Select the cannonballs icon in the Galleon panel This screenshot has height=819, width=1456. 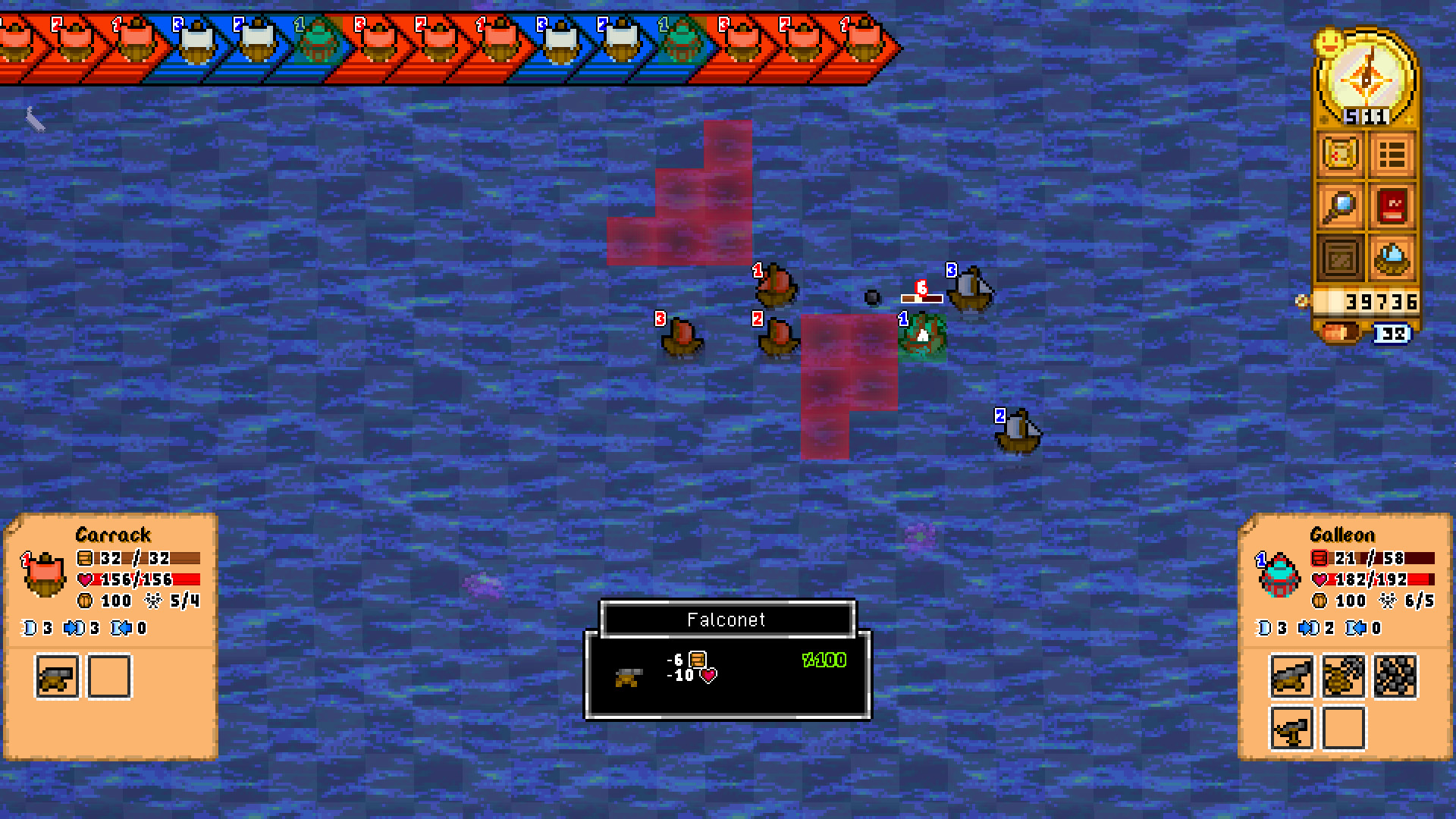pyautogui.click(x=1395, y=677)
